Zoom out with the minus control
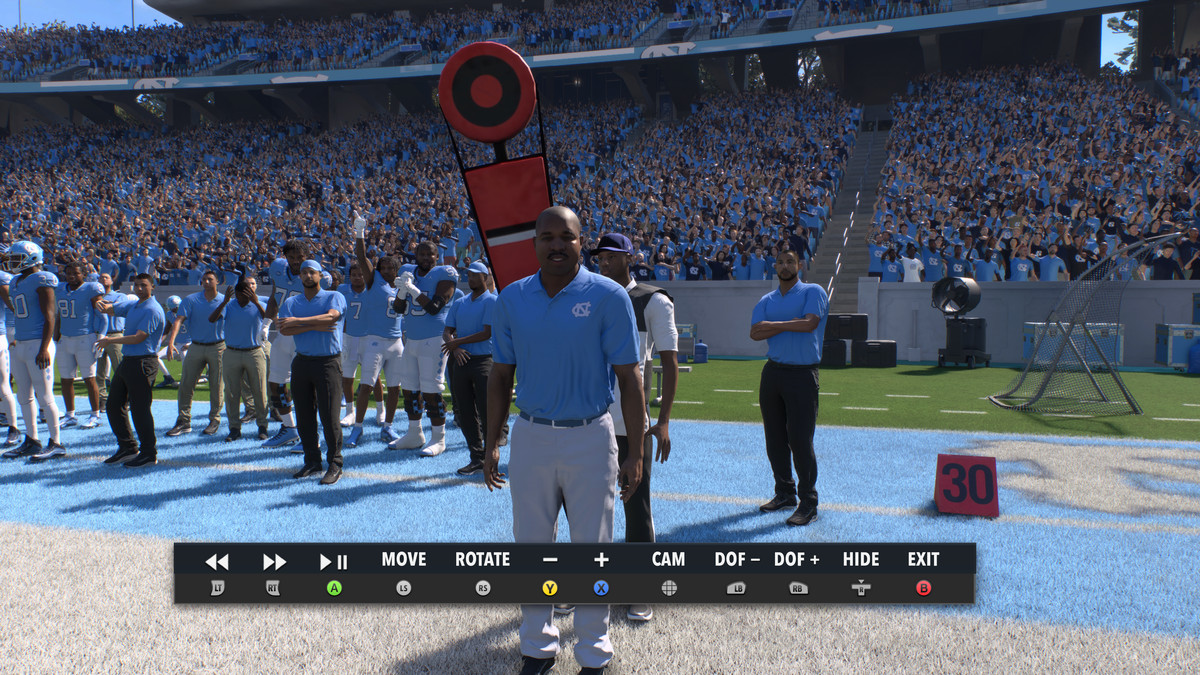Image resolution: width=1200 pixels, height=675 pixels. [x=550, y=560]
